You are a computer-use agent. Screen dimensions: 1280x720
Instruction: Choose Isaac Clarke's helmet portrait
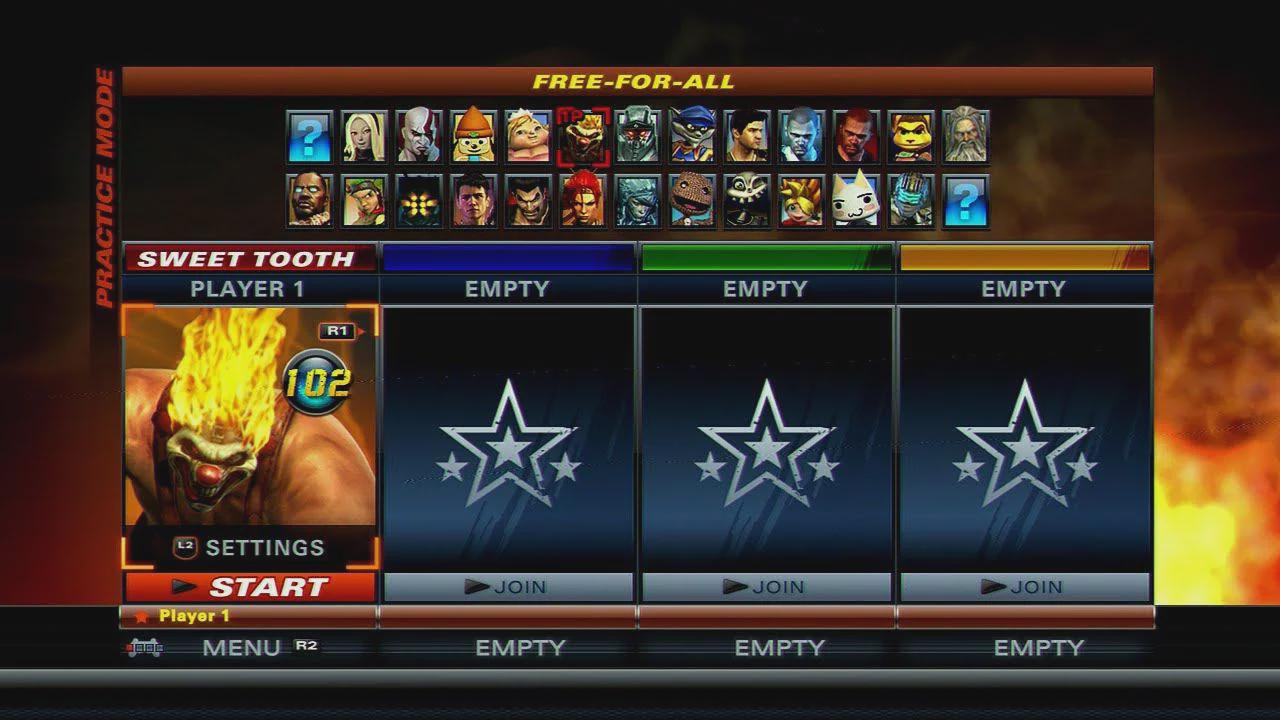(x=911, y=201)
